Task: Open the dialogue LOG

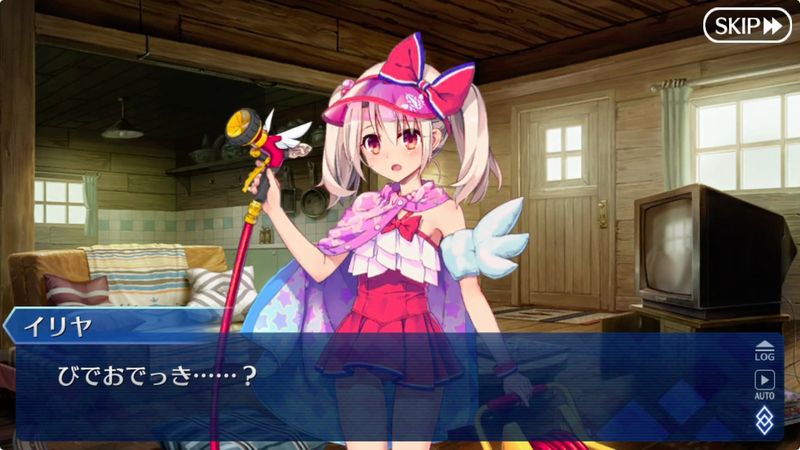Action: (764, 349)
